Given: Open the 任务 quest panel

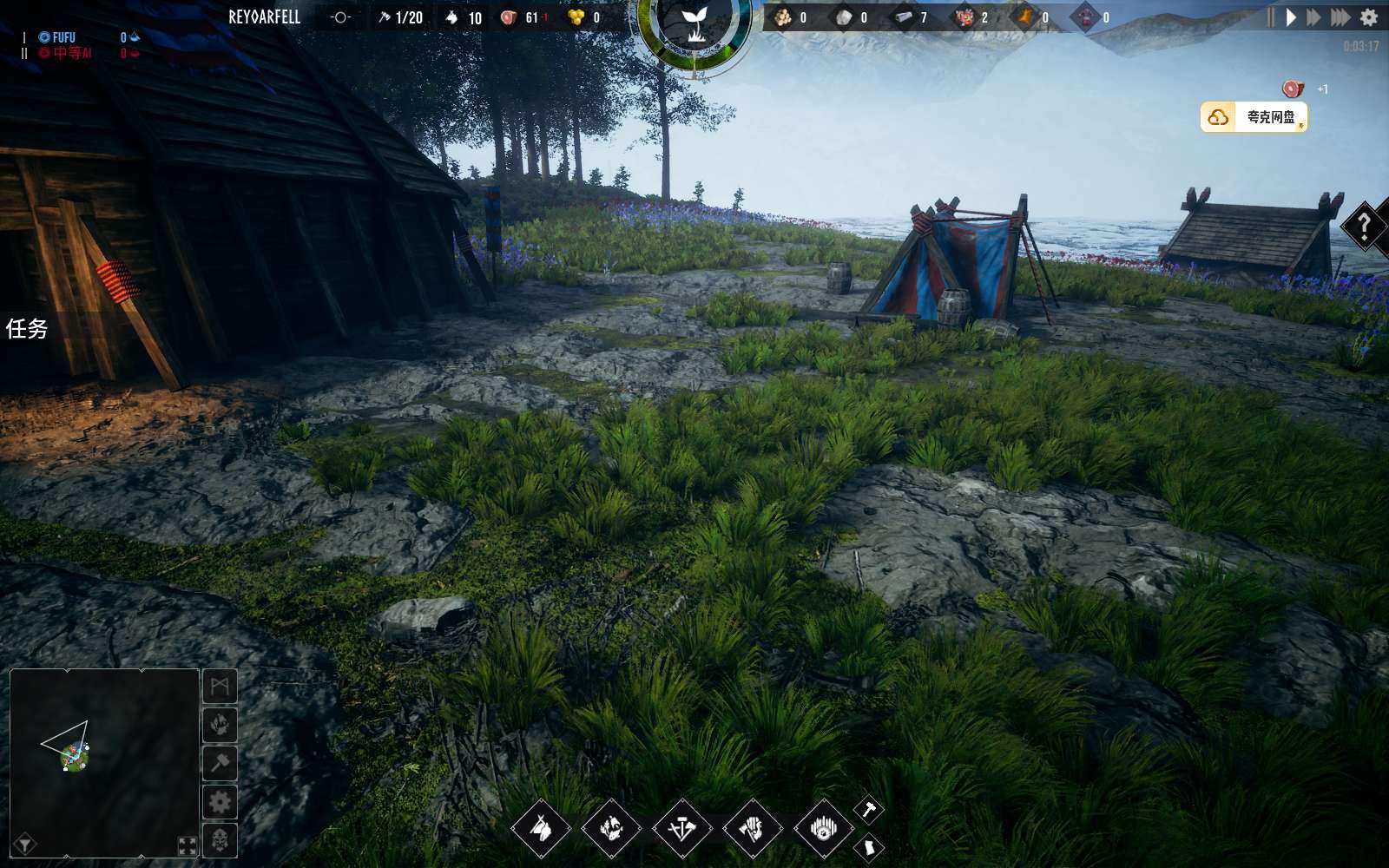Looking at the screenshot, I should click(x=27, y=328).
